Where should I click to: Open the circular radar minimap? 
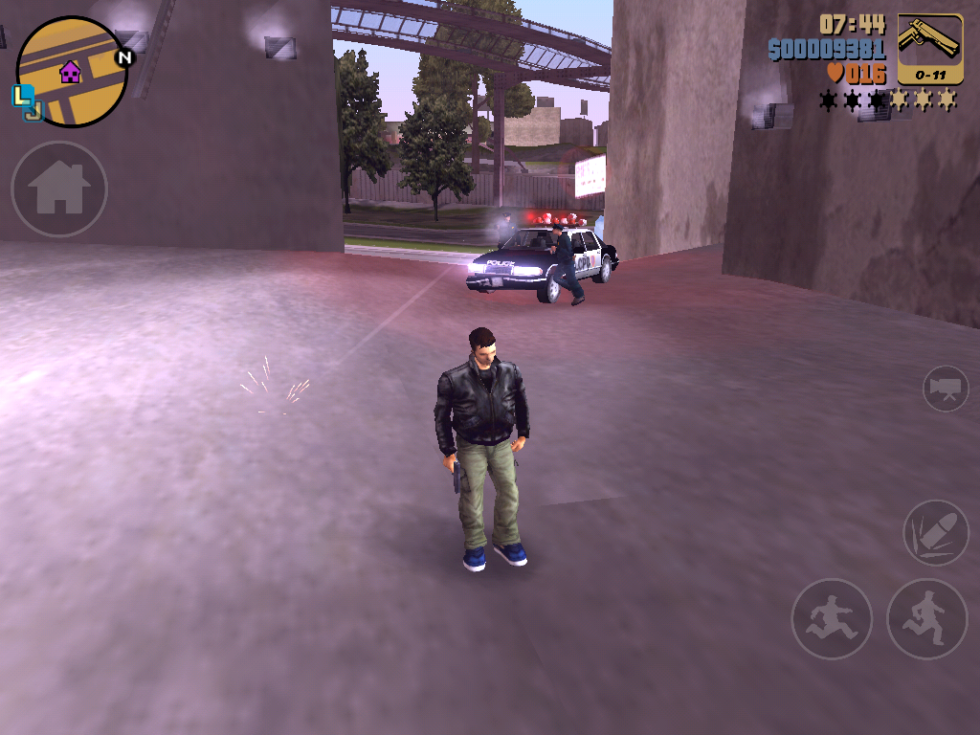pyautogui.click(x=72, y=72)
